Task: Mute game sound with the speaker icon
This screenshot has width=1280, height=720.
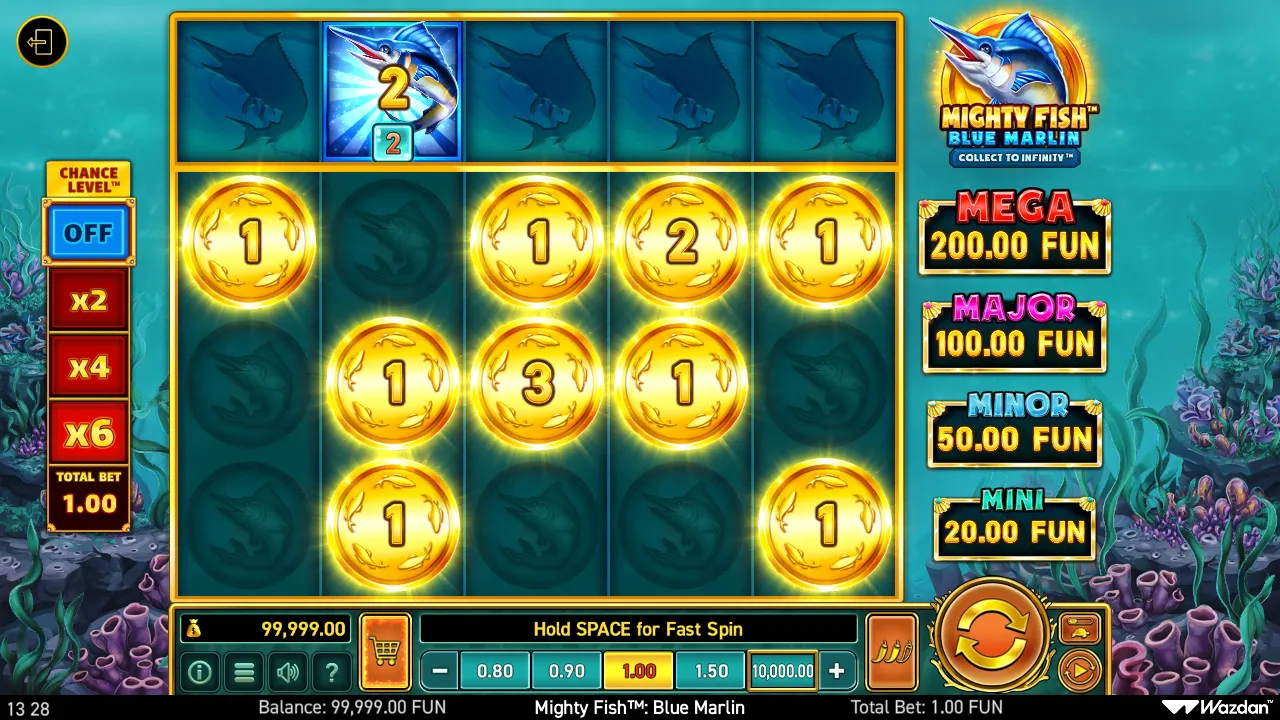Action: click(287, 672)
